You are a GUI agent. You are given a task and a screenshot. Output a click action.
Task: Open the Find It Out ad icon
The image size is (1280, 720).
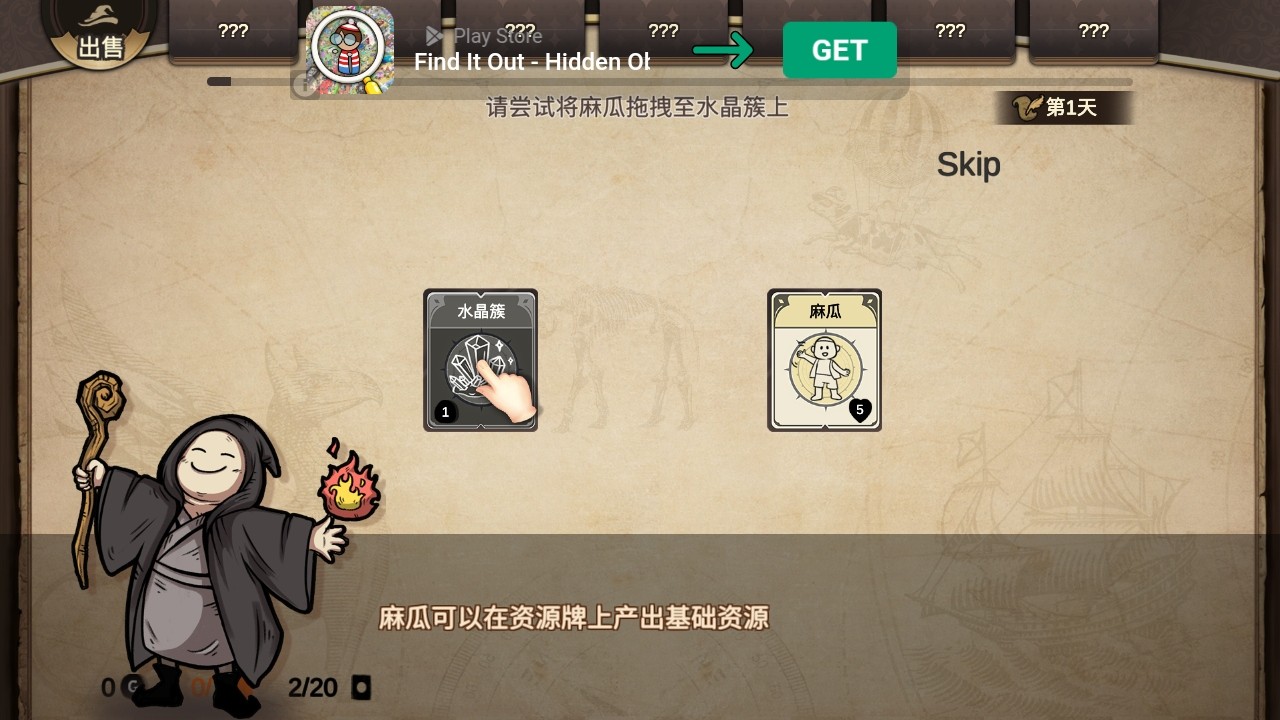click(349, 50)
